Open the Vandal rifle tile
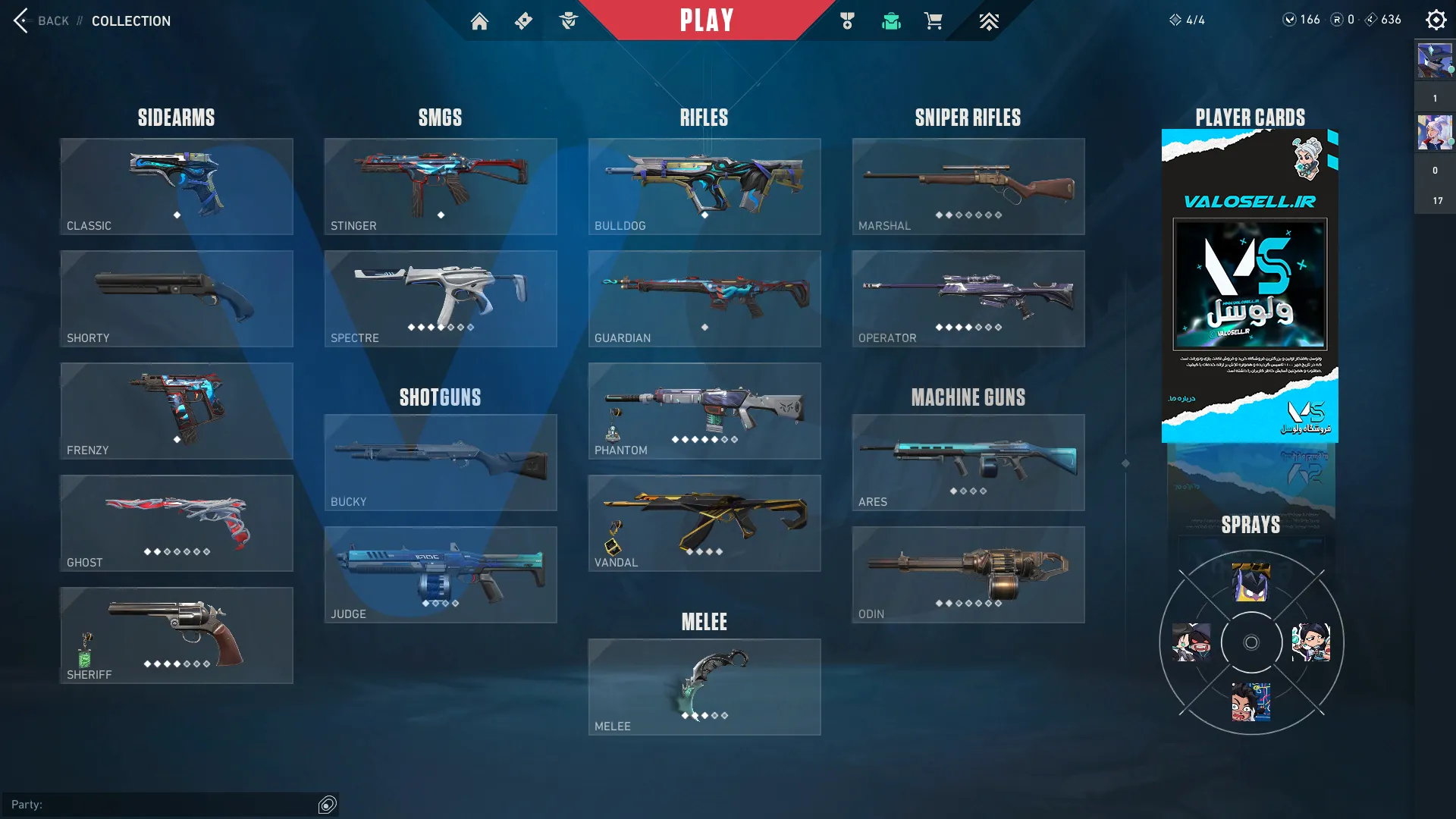 click(704, 523)
